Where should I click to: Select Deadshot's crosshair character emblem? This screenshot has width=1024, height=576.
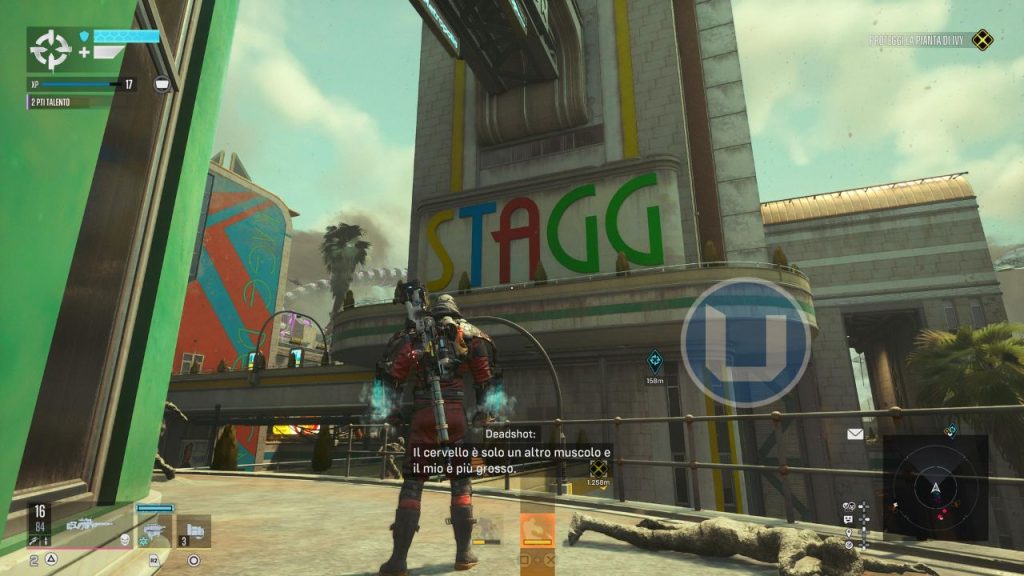49,49
